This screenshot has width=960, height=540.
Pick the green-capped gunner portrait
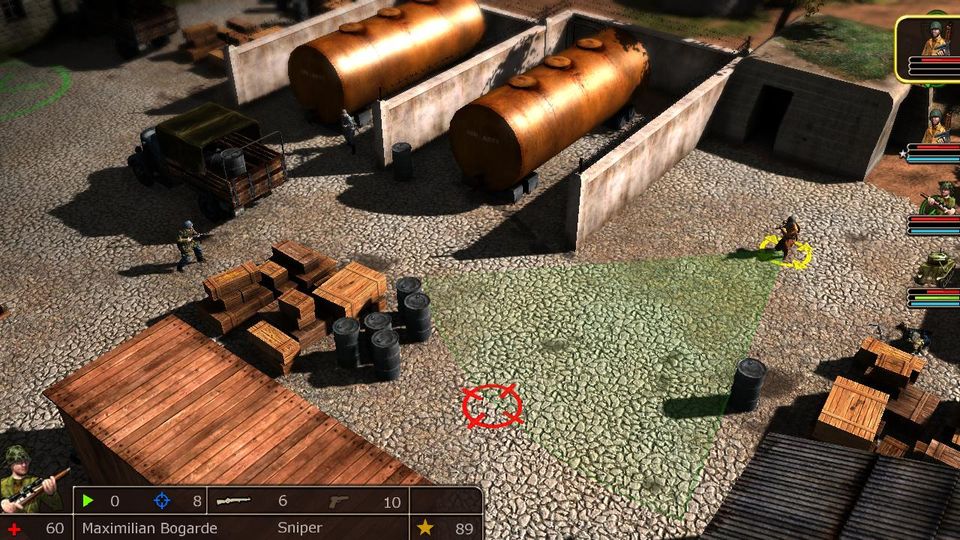tap(938, 199)
